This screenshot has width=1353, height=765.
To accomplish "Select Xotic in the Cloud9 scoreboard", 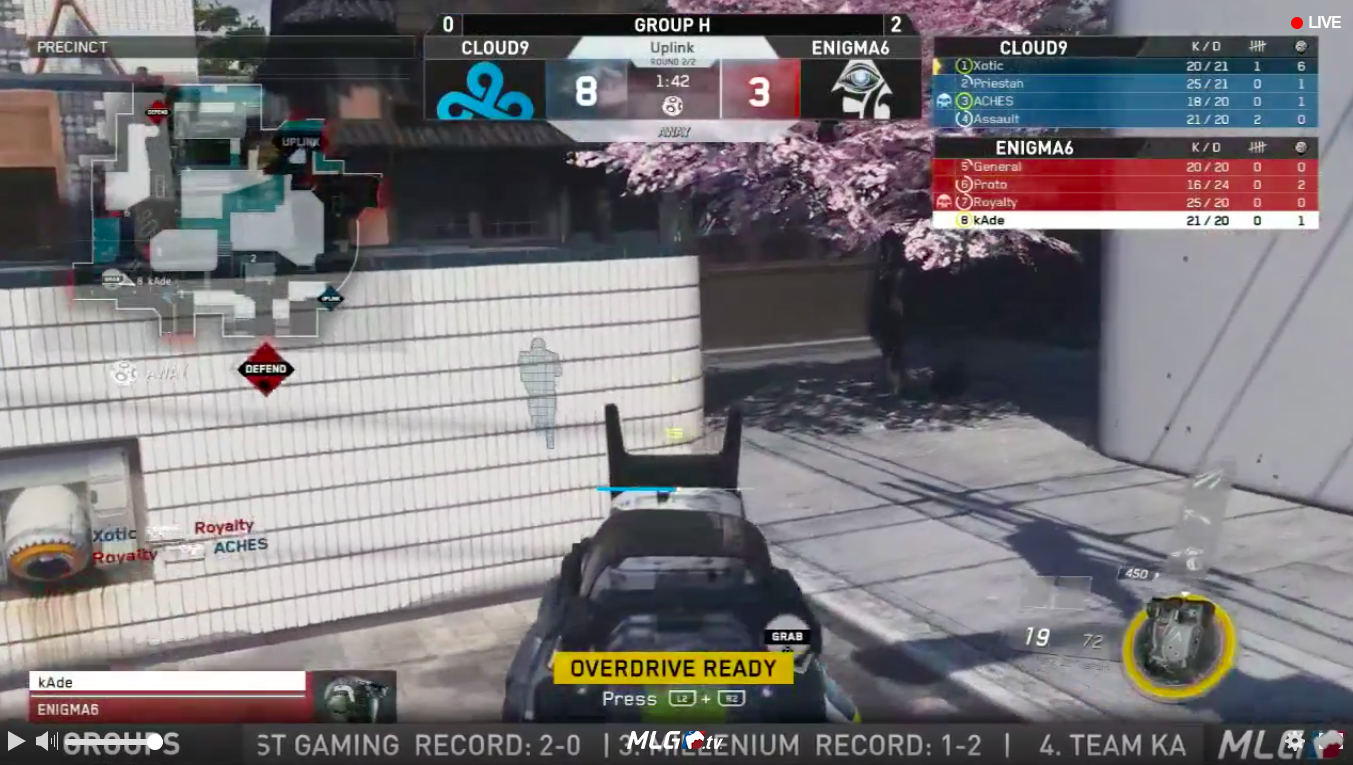I will (1124, 66).
